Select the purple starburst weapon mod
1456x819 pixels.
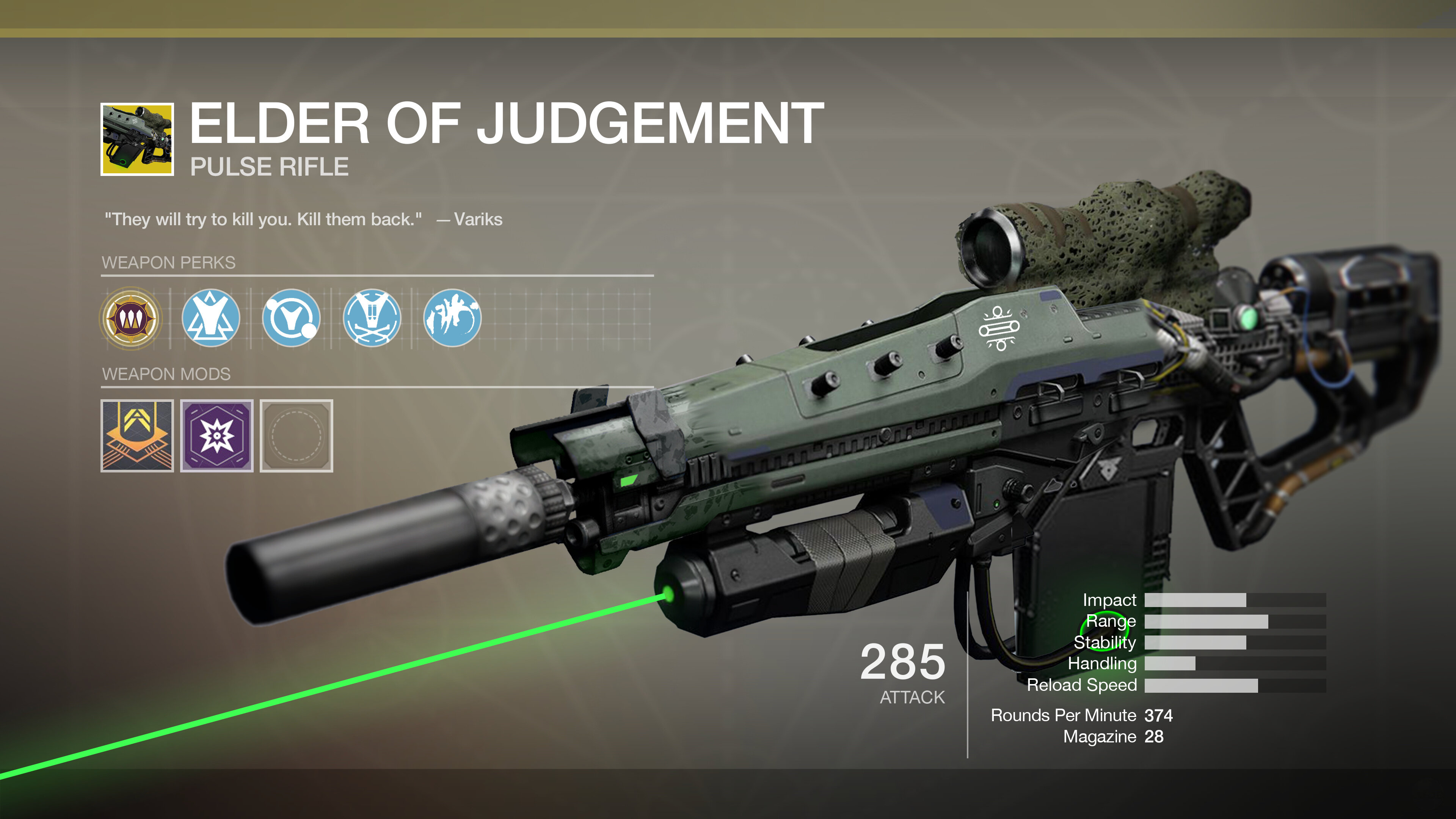point(217,436)
